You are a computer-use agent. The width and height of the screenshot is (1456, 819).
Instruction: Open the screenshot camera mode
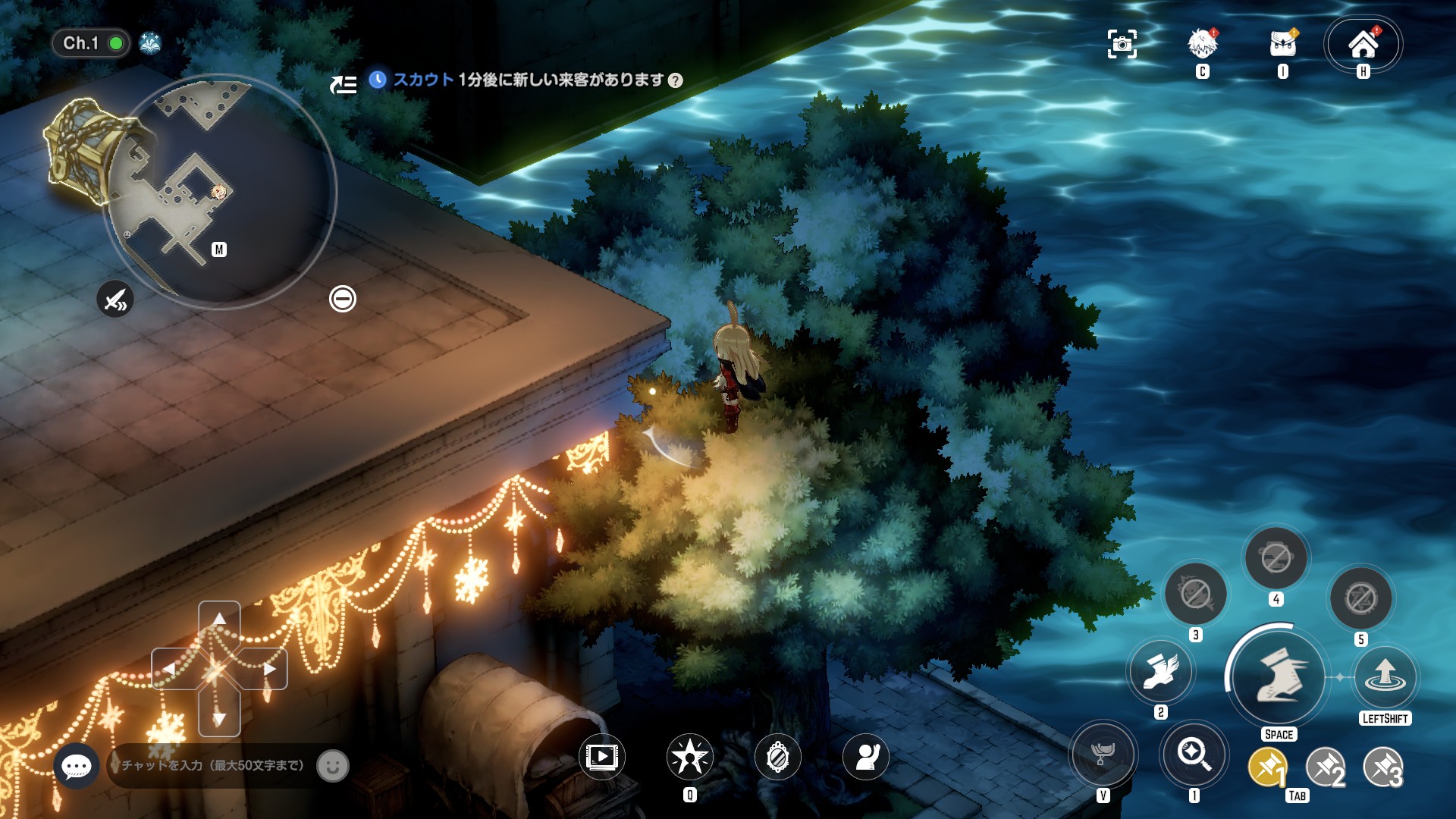(x=1122, y=45)
